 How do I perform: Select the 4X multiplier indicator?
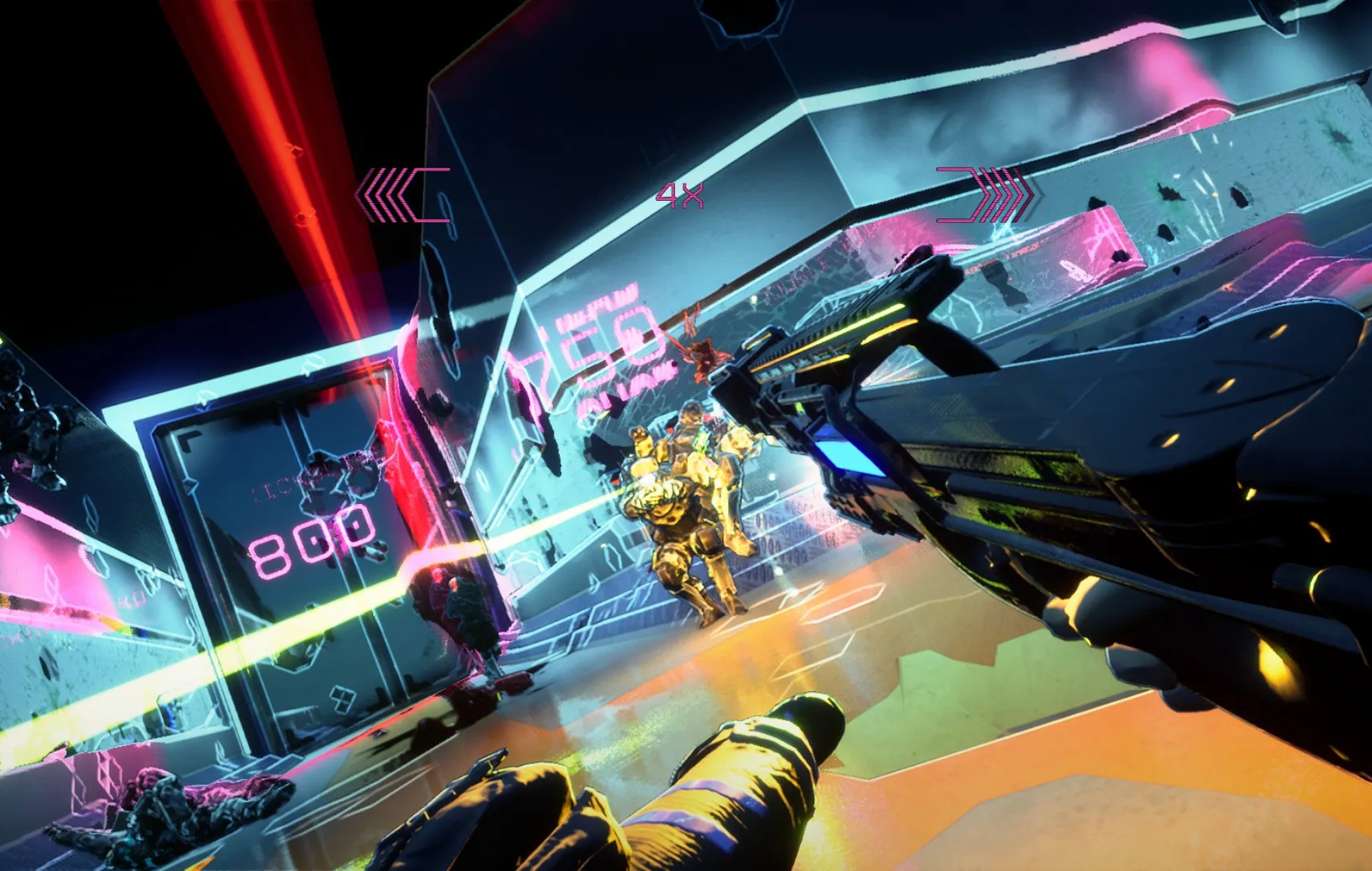pos(680,194)
